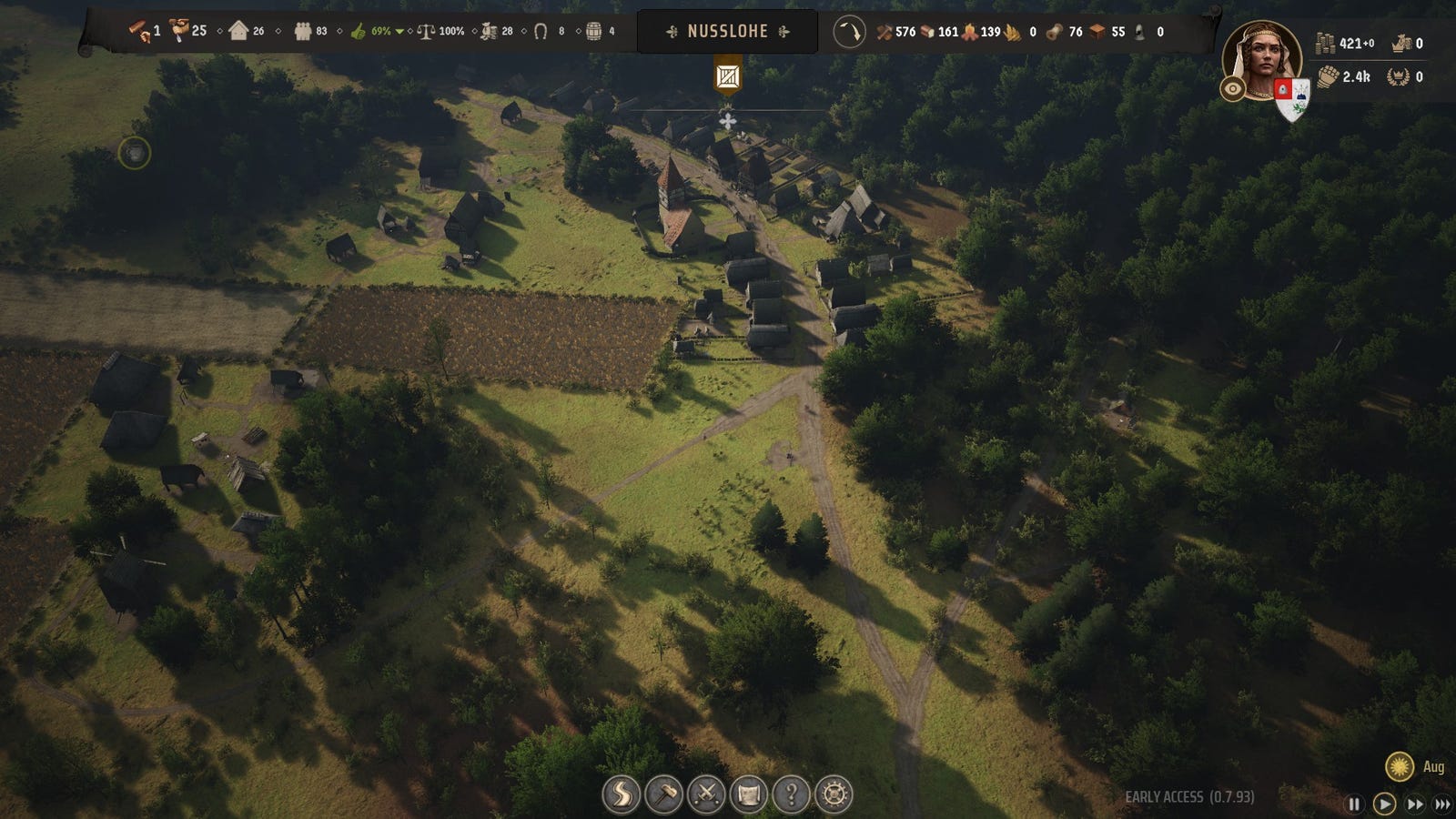Open the lord portrait panel
This screenshot has height=819, width=1456.
point(1262,59)
